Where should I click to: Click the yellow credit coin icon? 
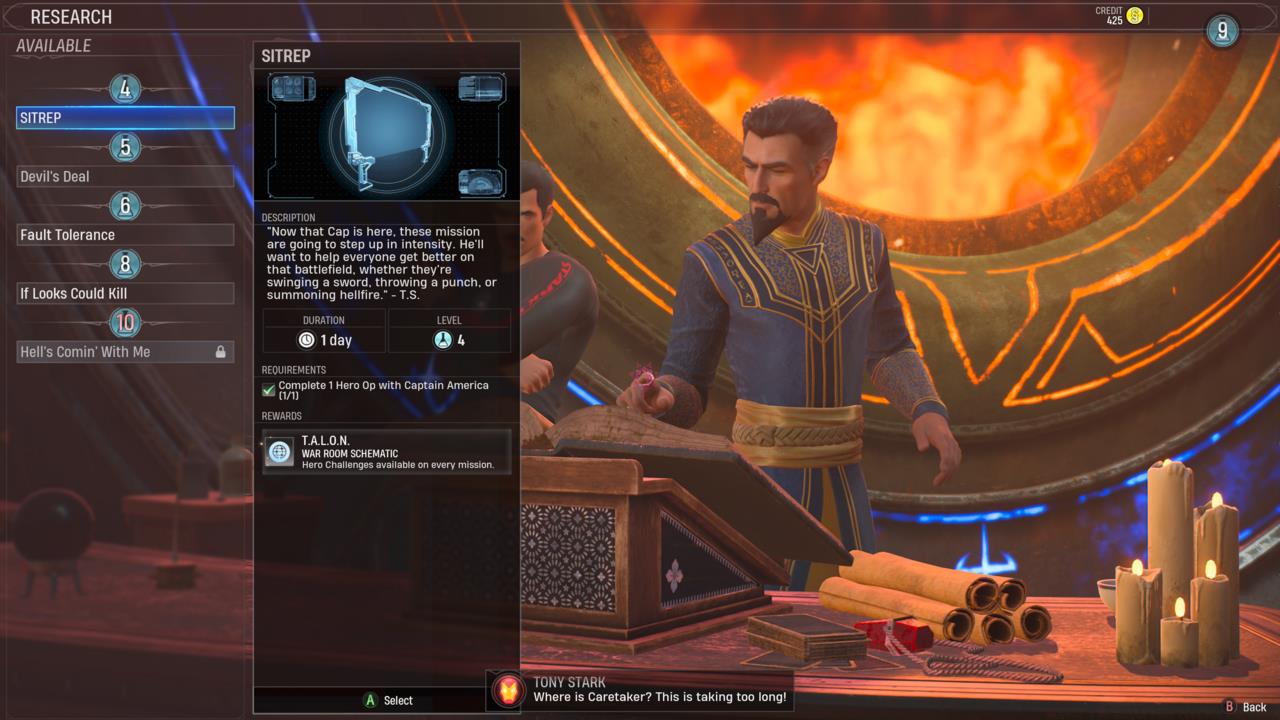(1133, 17)
